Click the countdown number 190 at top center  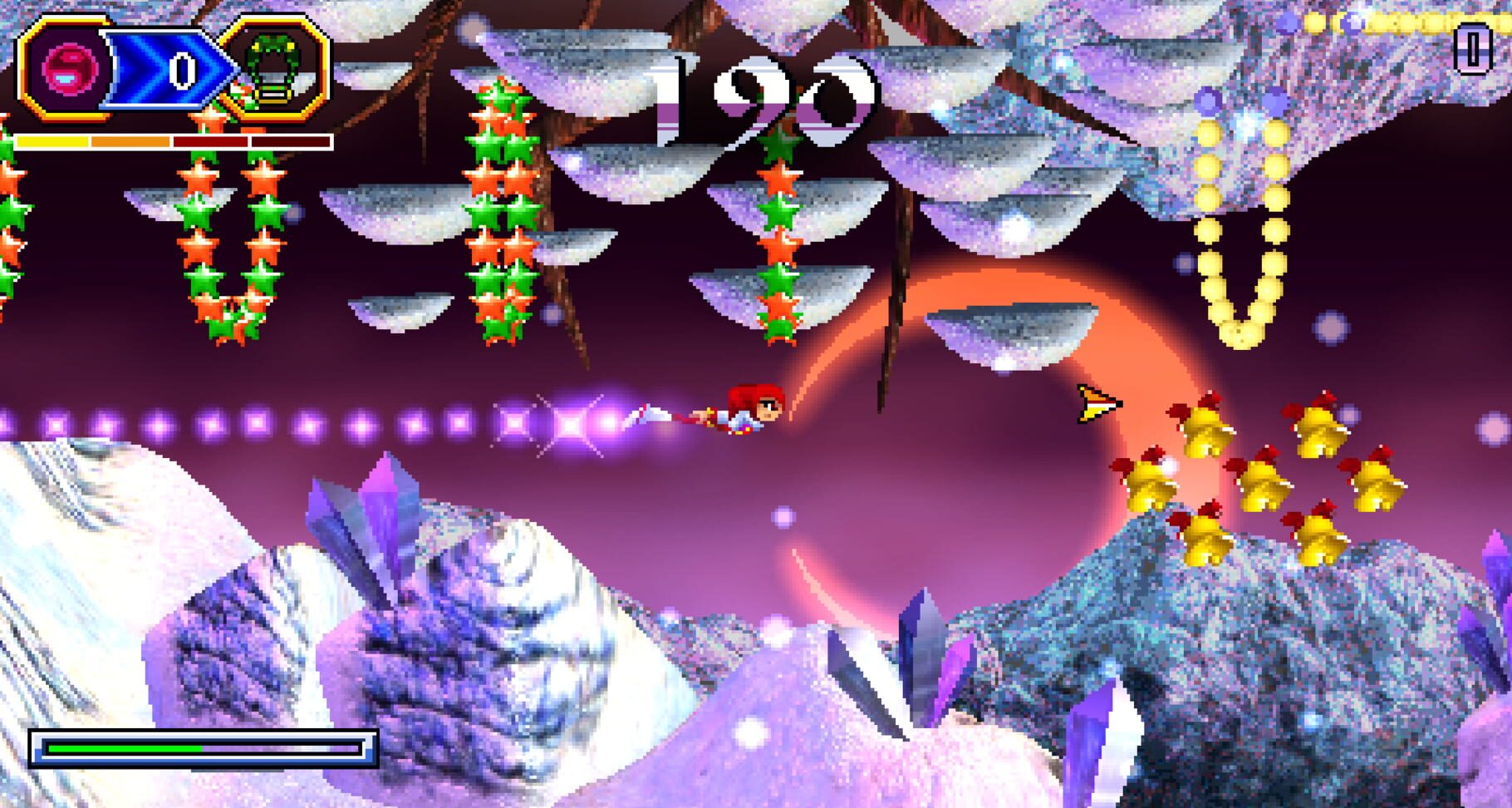click(x=756, y=91)
